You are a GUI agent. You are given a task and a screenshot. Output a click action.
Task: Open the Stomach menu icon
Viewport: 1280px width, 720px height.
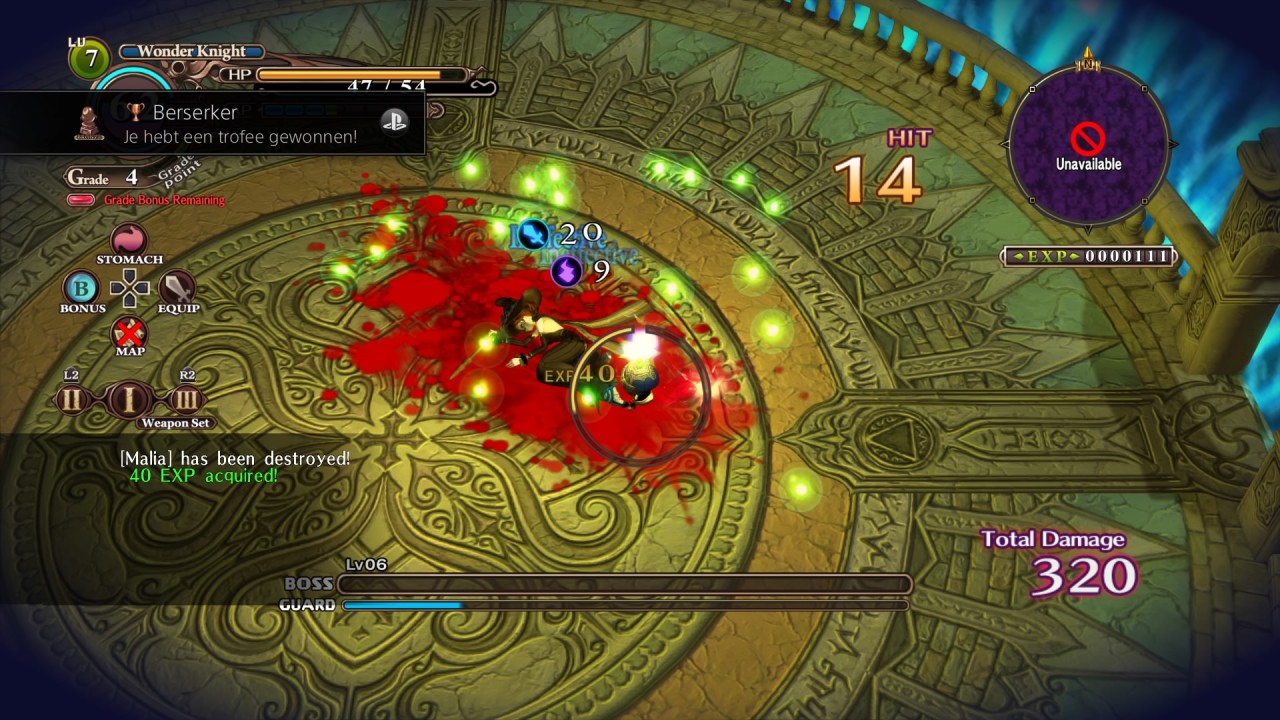(x=129, y=240)
